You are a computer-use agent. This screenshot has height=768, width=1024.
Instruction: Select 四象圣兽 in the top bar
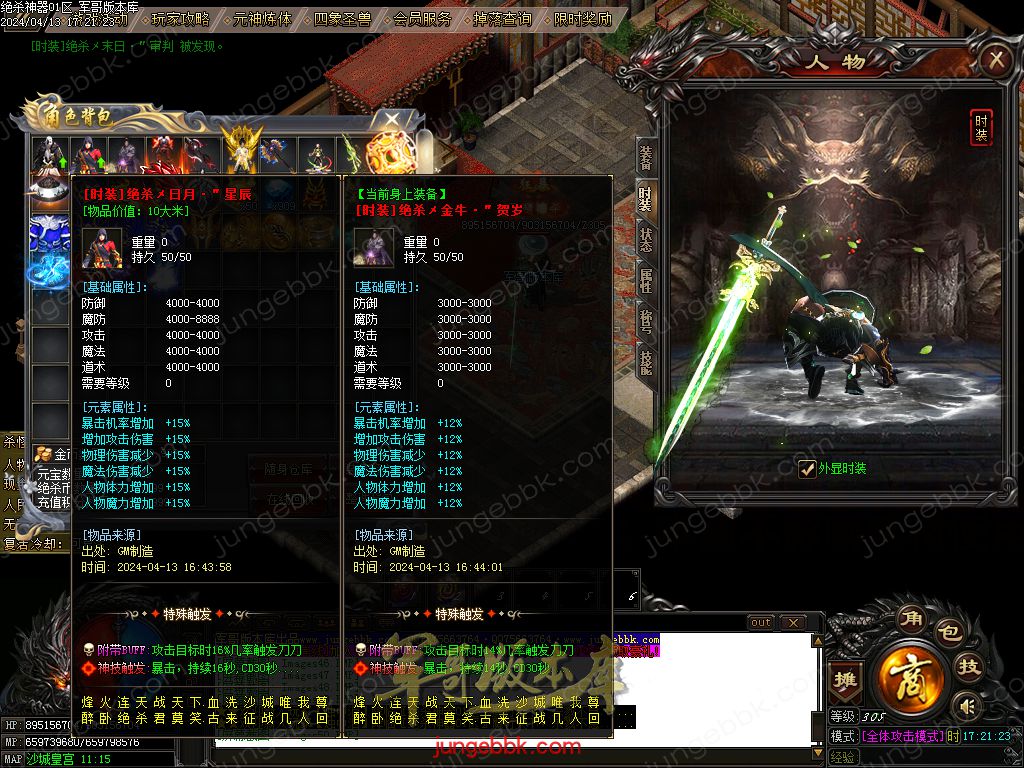(x=342, y=18)
